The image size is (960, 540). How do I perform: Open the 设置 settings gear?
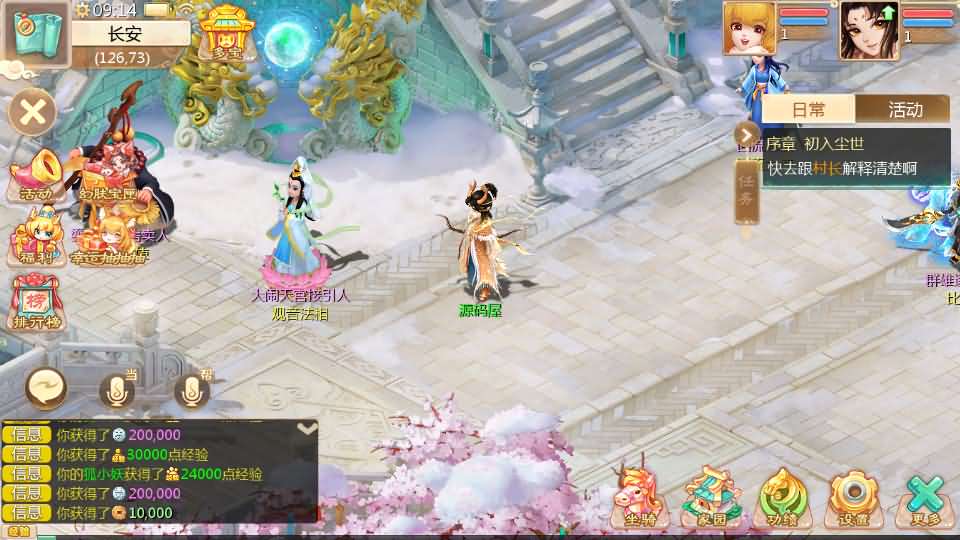tap(853, 497)
